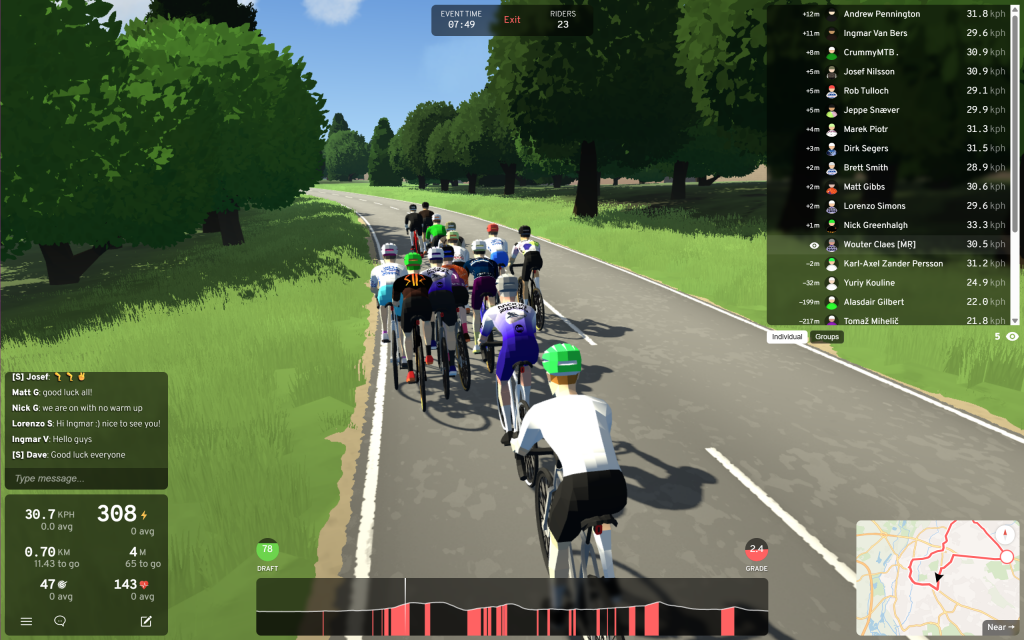Choose Karl-Axel Zander Persson from riders
1024x640 pixels.
click(x=893, y=264)
